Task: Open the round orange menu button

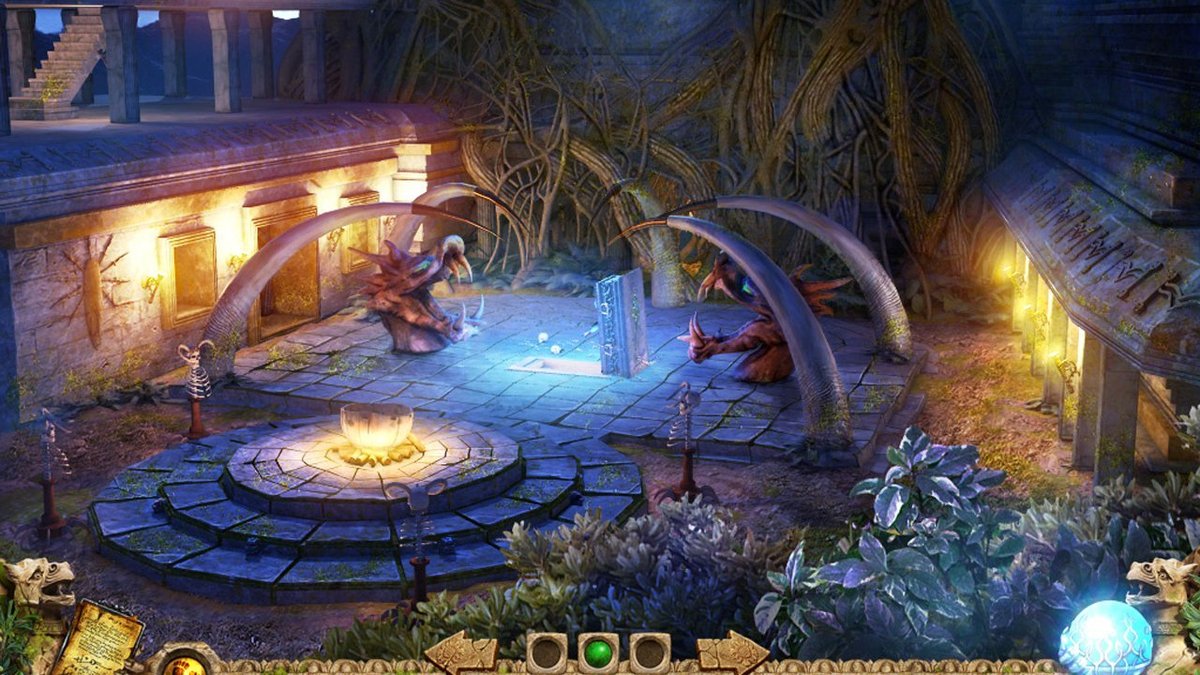Action: [184, 663]
